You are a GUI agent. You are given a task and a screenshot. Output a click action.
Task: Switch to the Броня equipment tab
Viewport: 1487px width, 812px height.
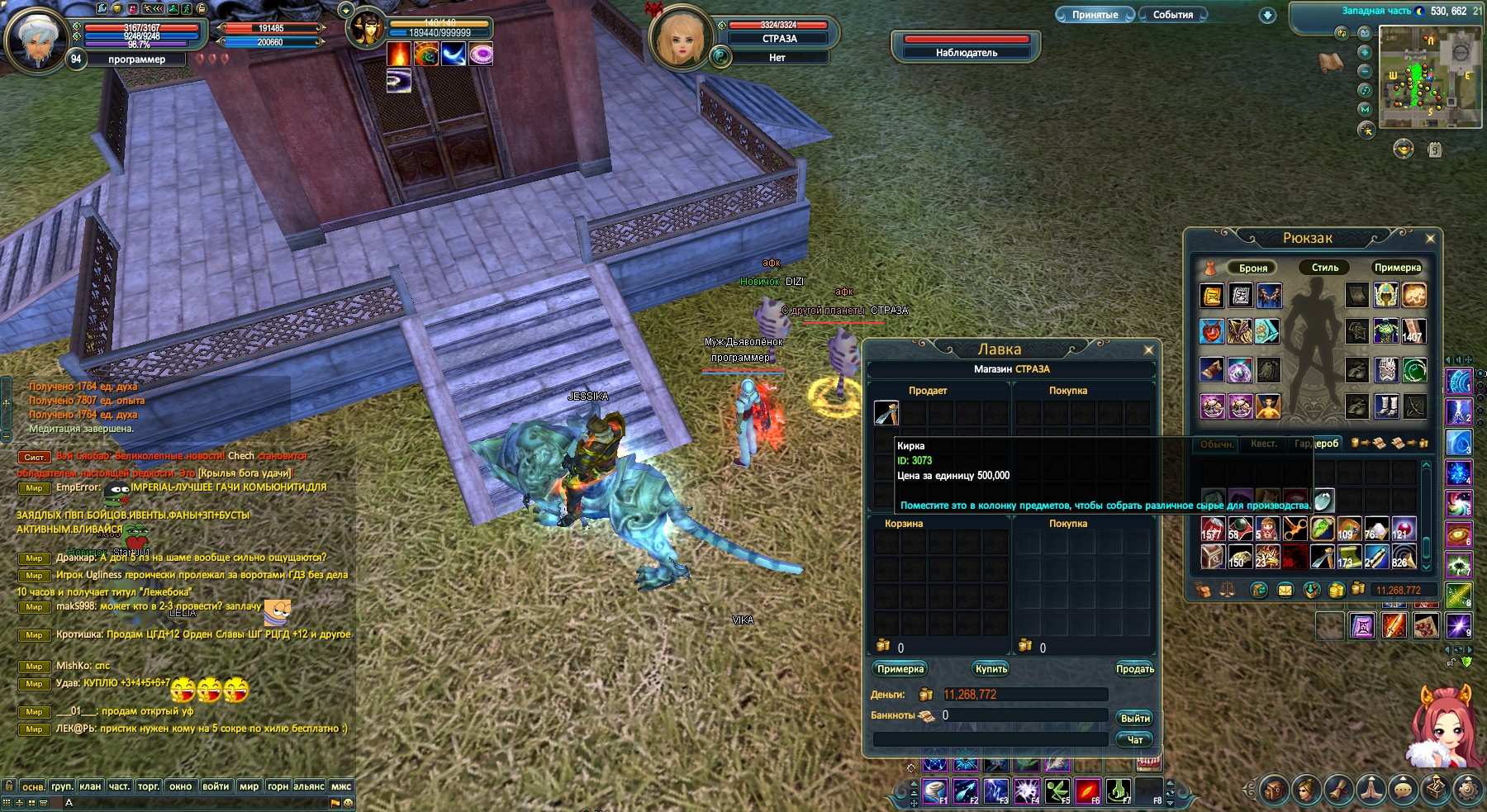pyautogui.click(x=1252, y=268)
